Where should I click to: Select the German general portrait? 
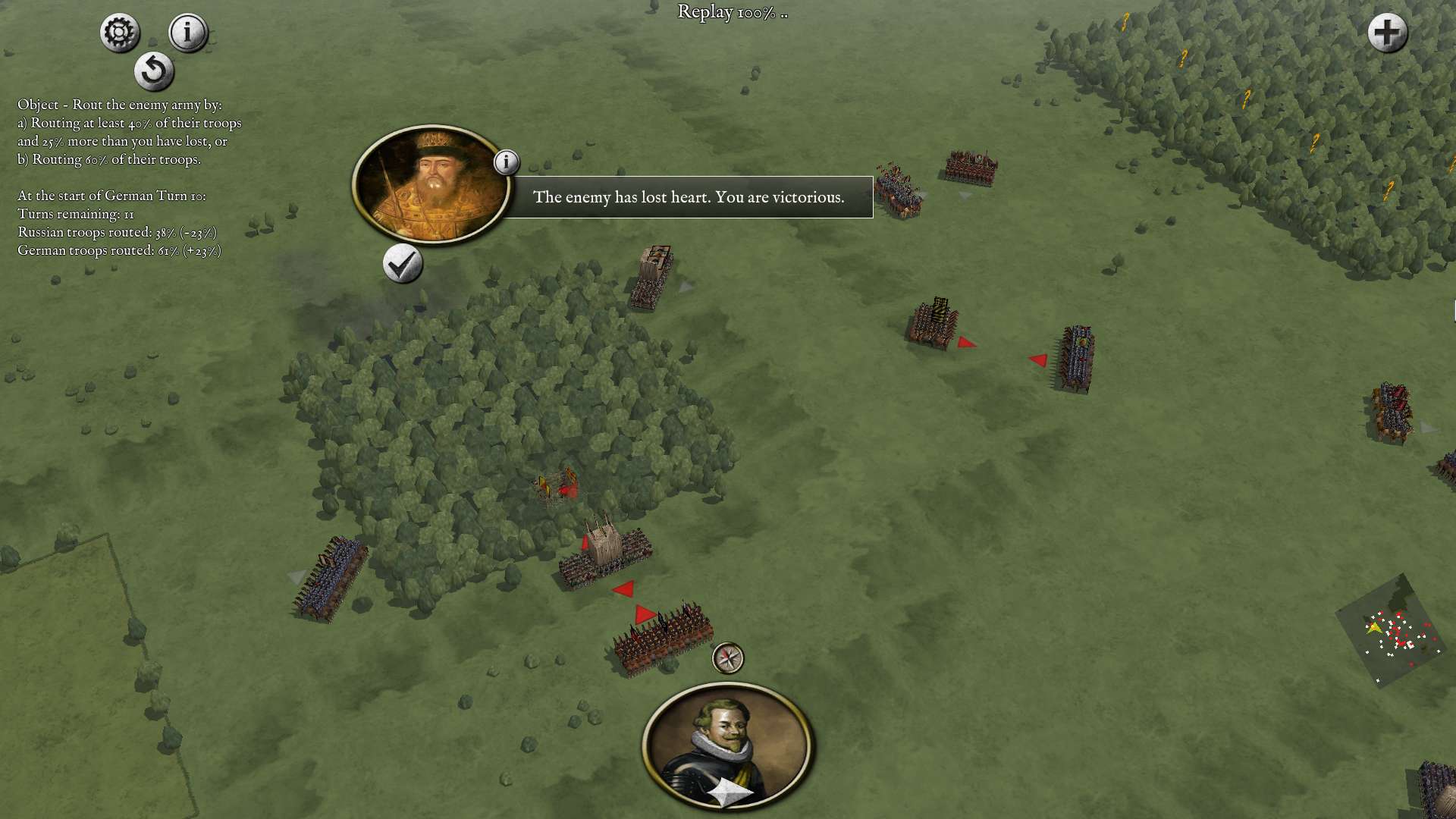727,744
